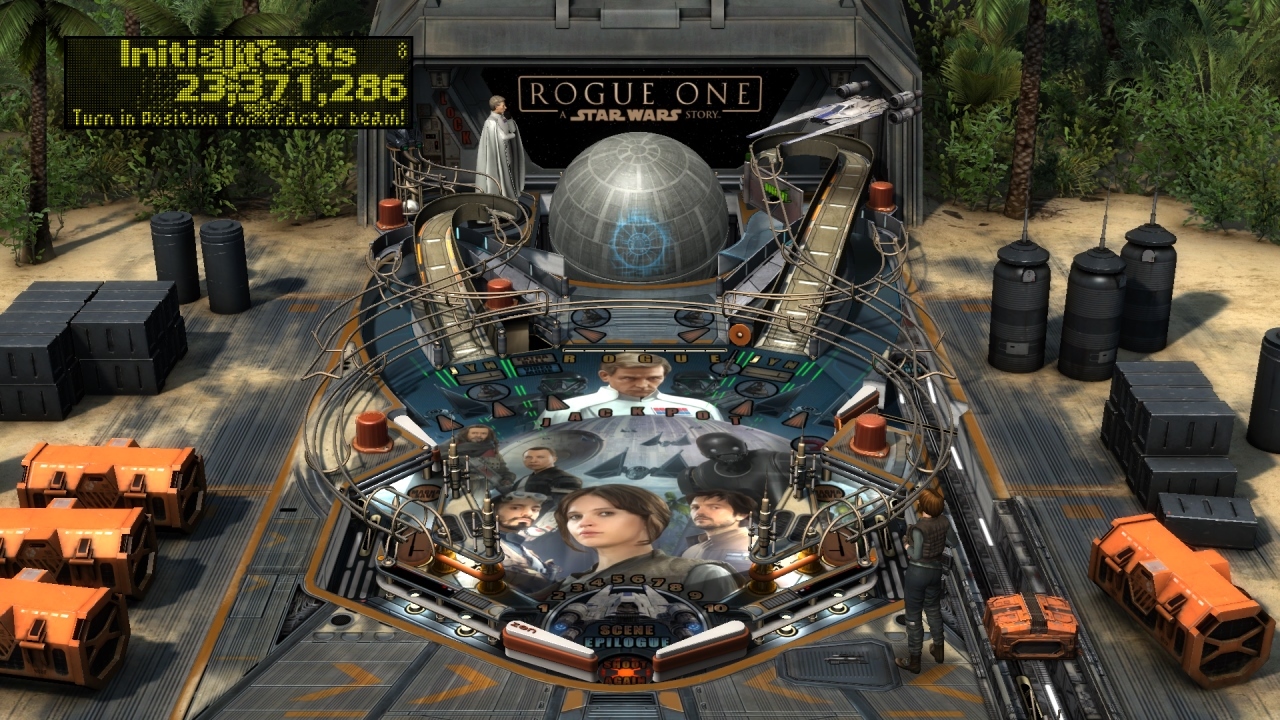
Task: Select the ROGUE rollover letter R
Action: tap(571, 358)
